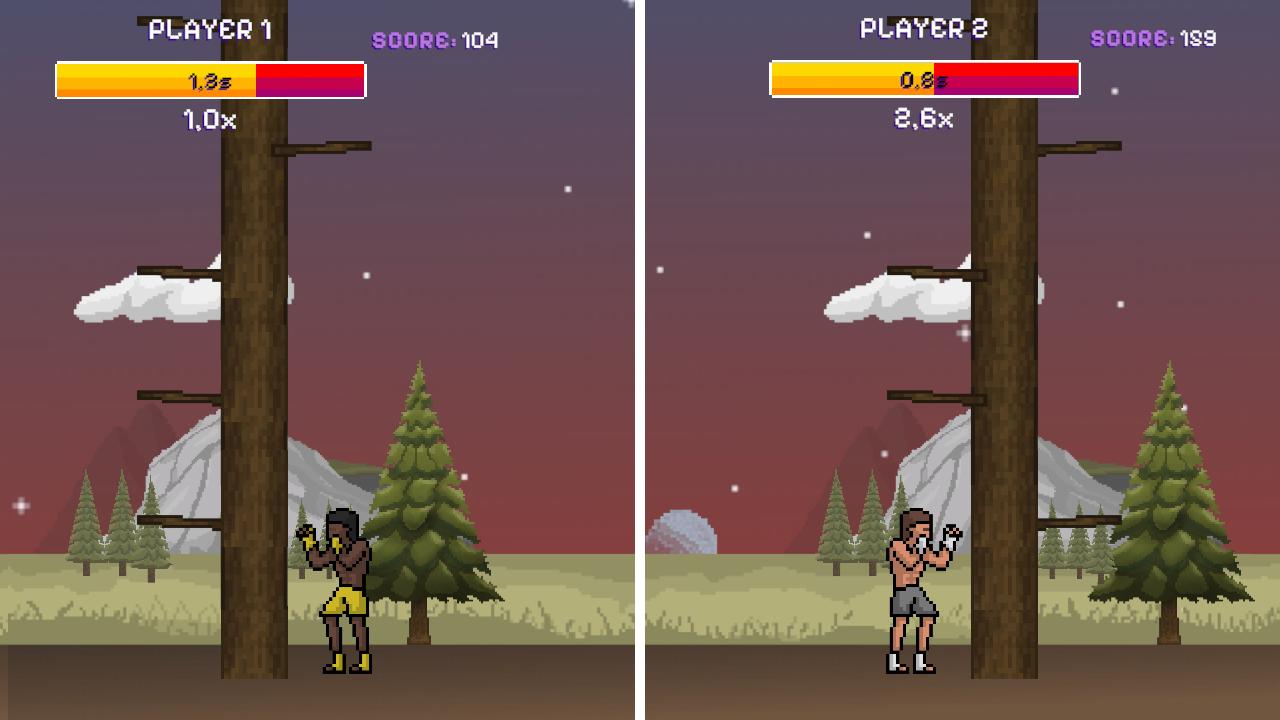The image size is (1280, 720).
Task: Click the 1.3s timer bar of Player 1
Action: [210, 80]
